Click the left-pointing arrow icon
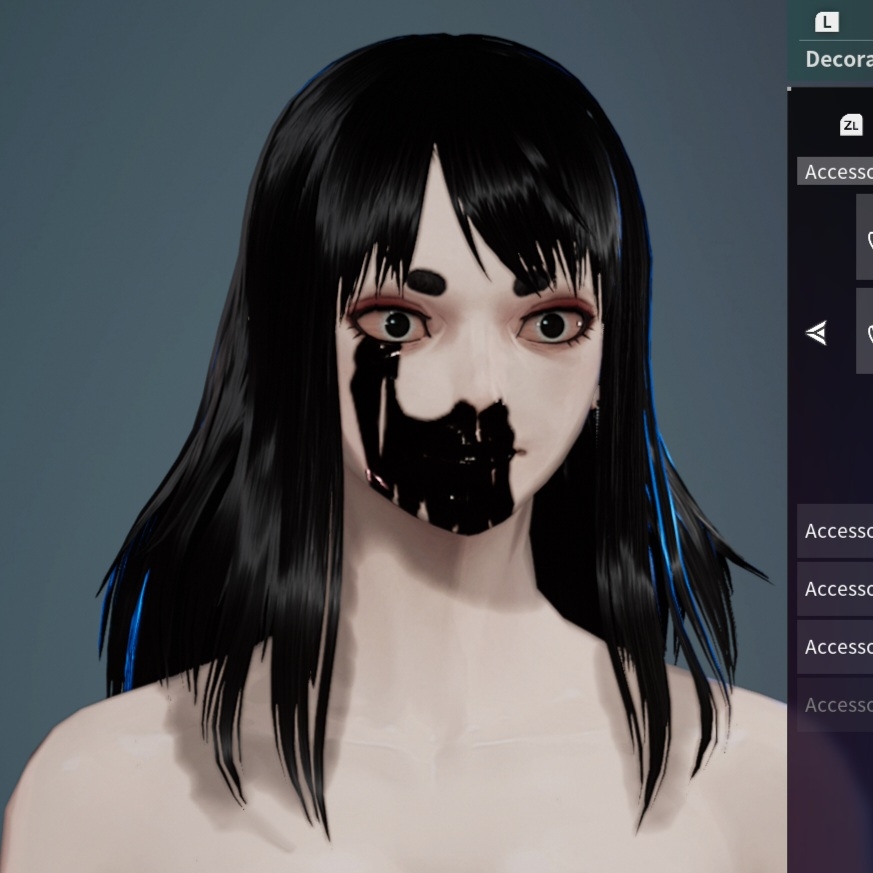 817,333
